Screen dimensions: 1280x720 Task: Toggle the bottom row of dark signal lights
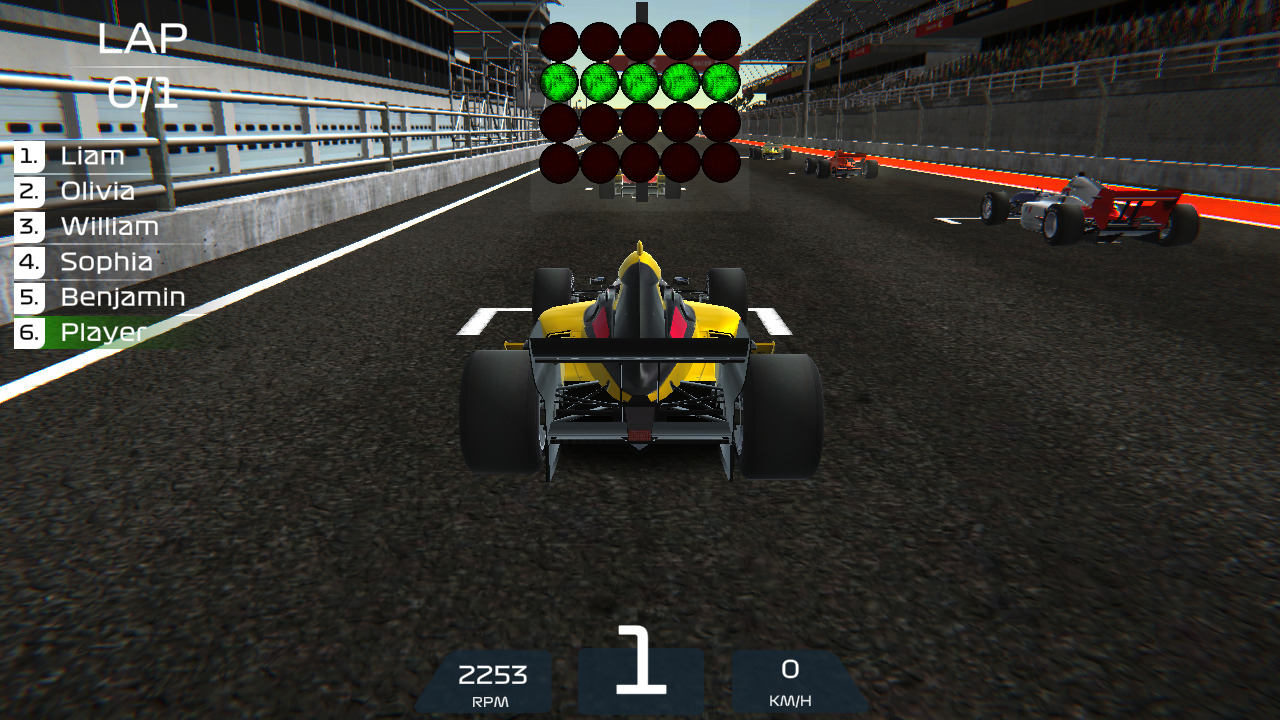click(640, 165)
